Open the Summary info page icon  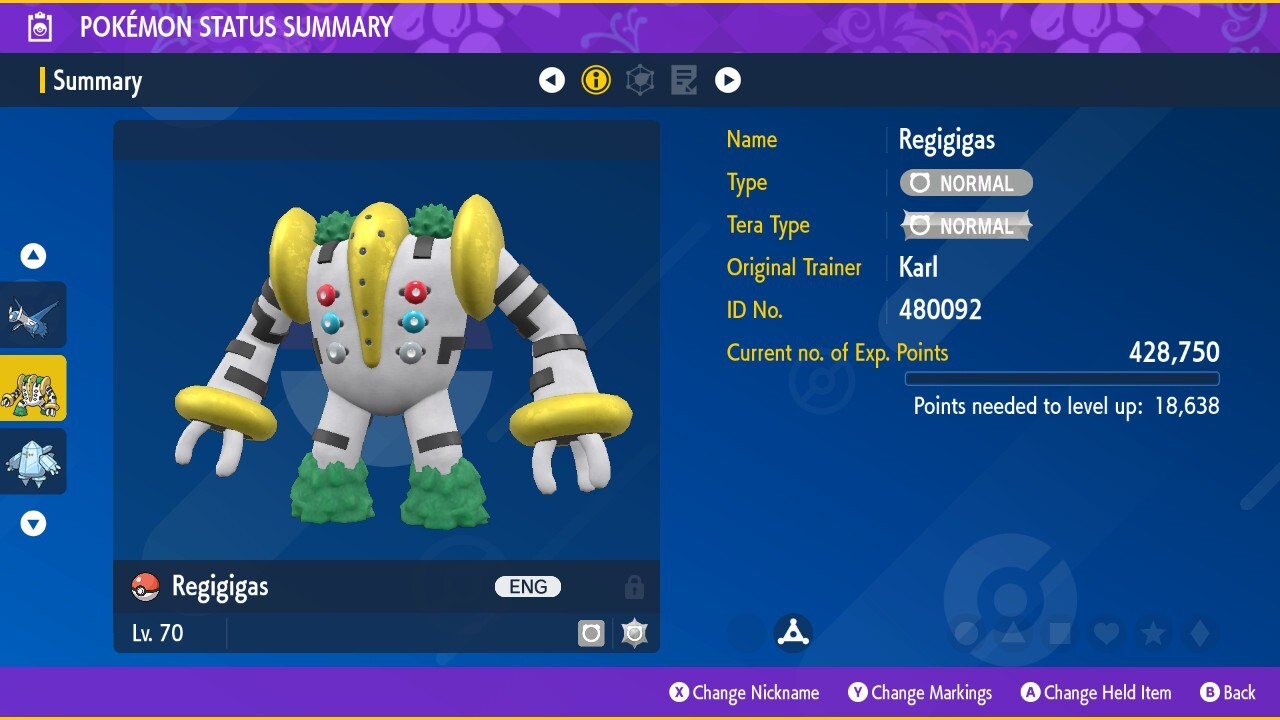pyautogui.click(x=596, y=80)
